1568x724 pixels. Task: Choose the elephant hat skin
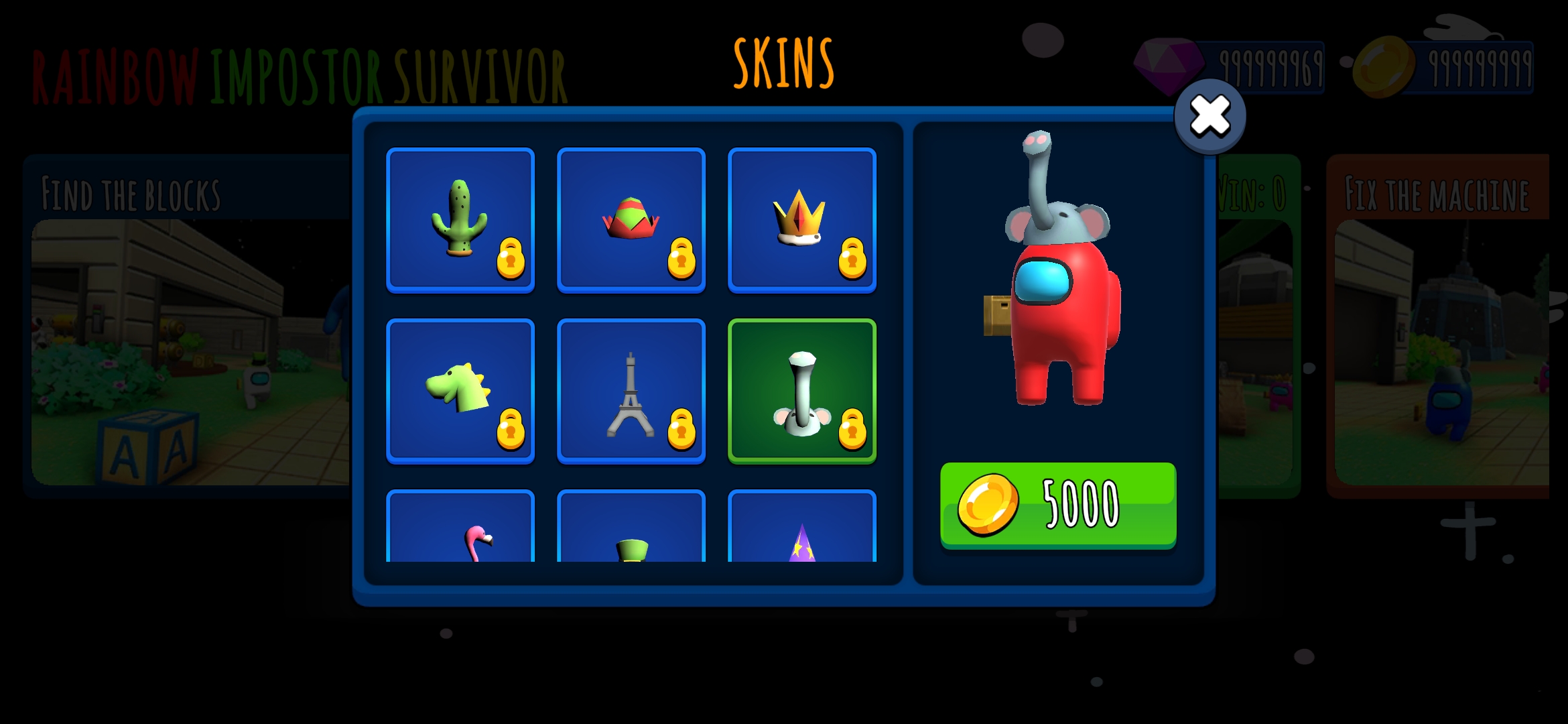click(802, 391)
